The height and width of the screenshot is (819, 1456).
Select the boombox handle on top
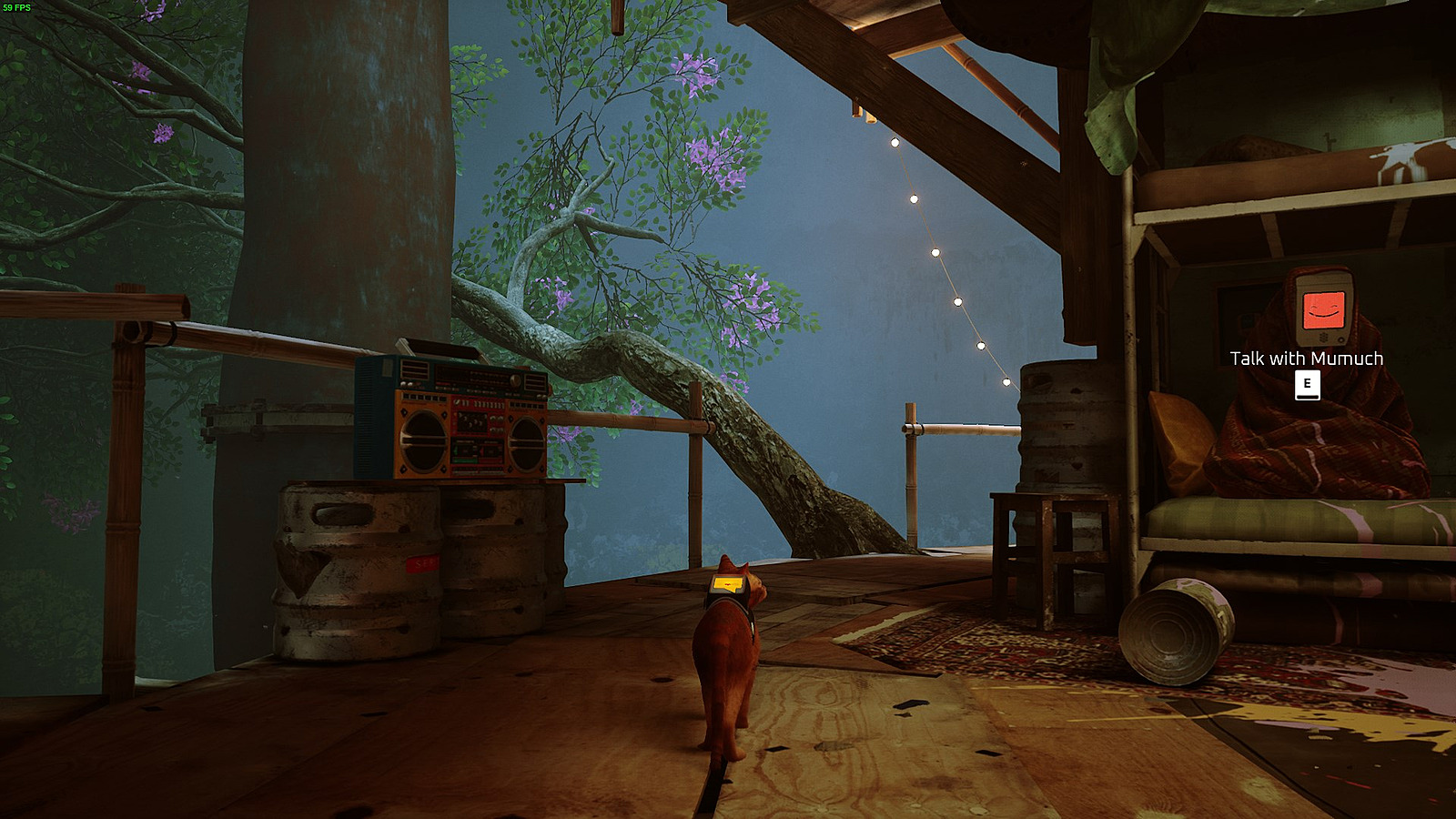pyautogui.click(x=442, y=348)
